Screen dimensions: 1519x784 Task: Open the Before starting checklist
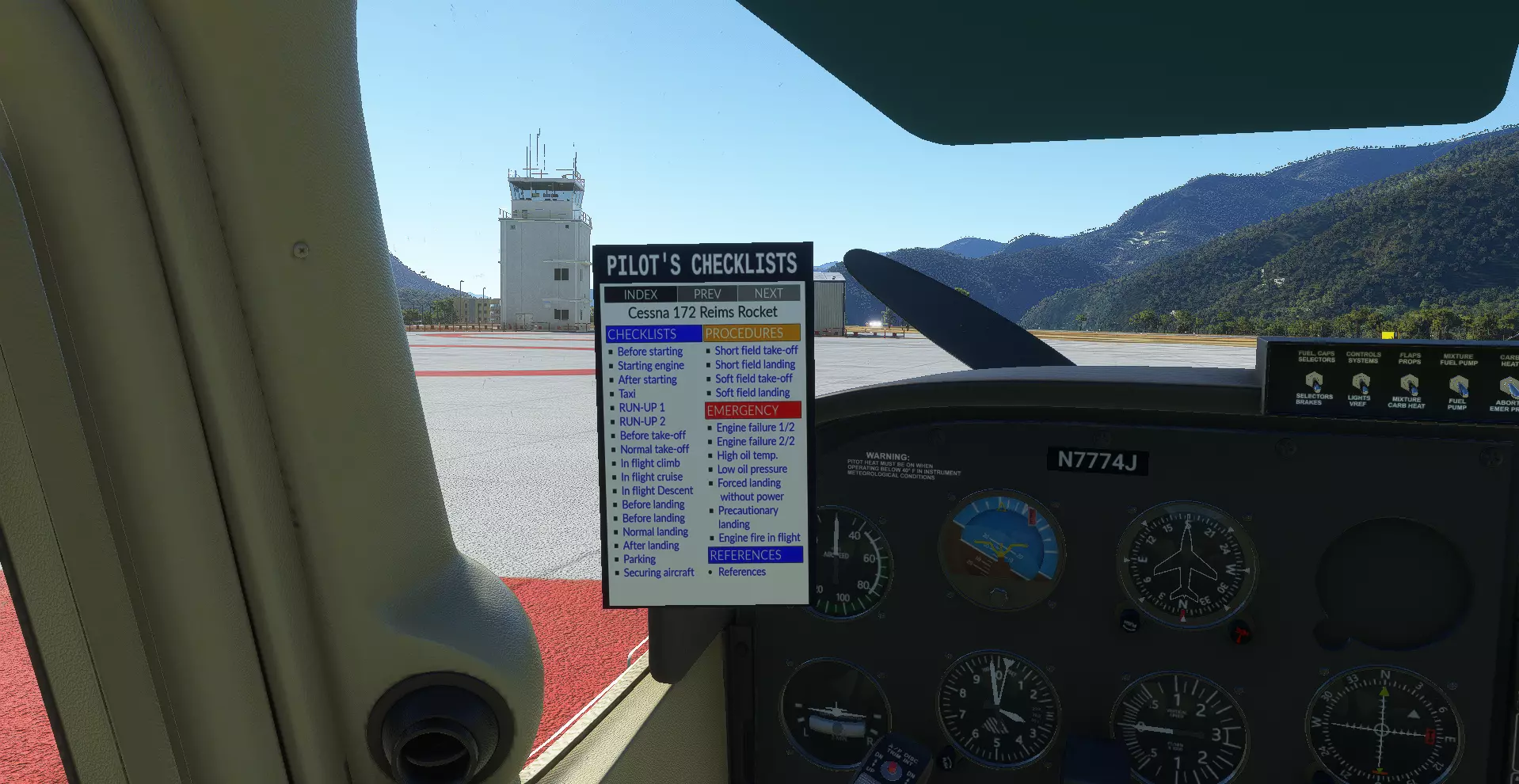click(649, 352)
